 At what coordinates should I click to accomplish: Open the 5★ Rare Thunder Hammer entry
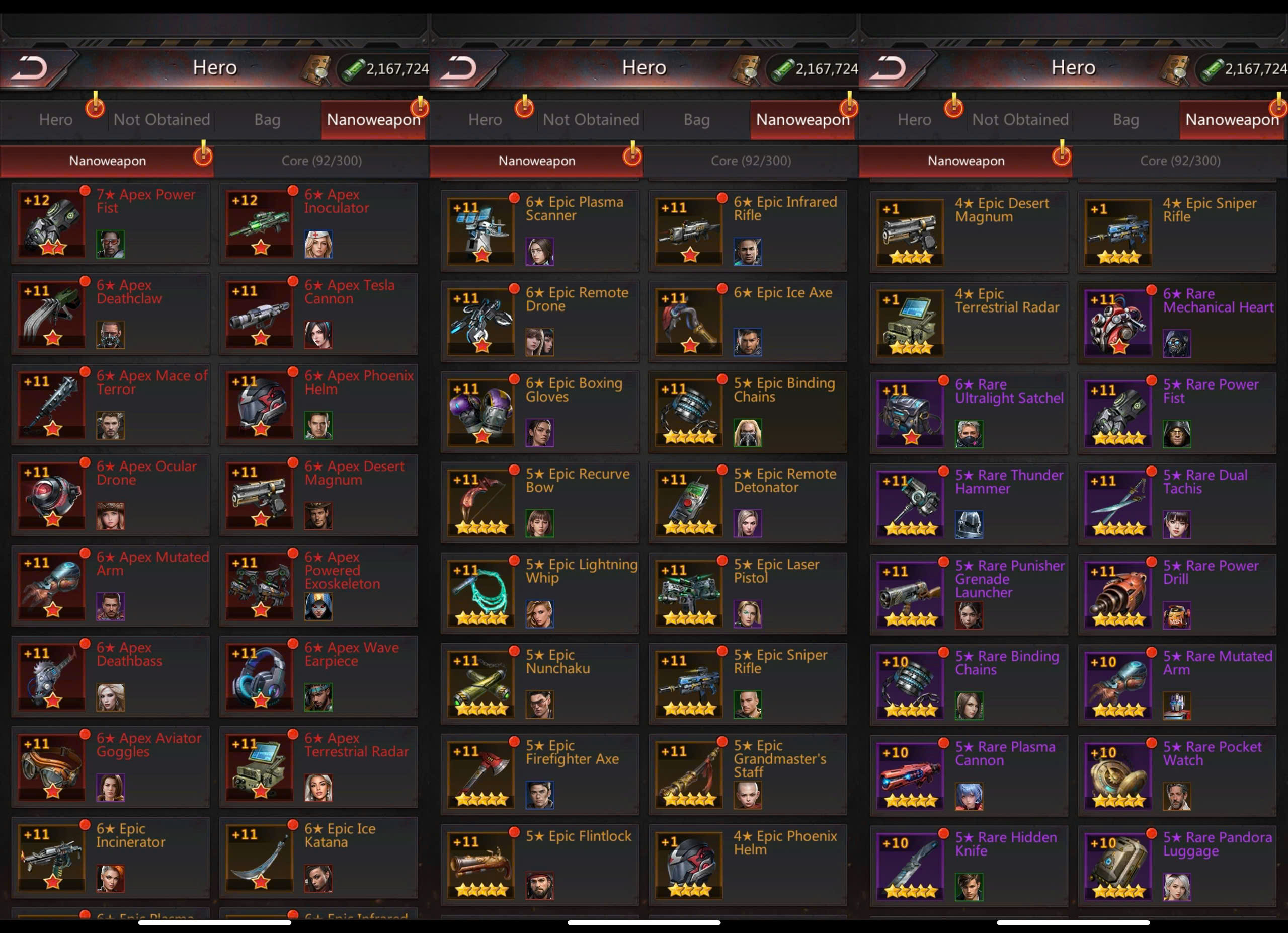(x=969, y=503)
